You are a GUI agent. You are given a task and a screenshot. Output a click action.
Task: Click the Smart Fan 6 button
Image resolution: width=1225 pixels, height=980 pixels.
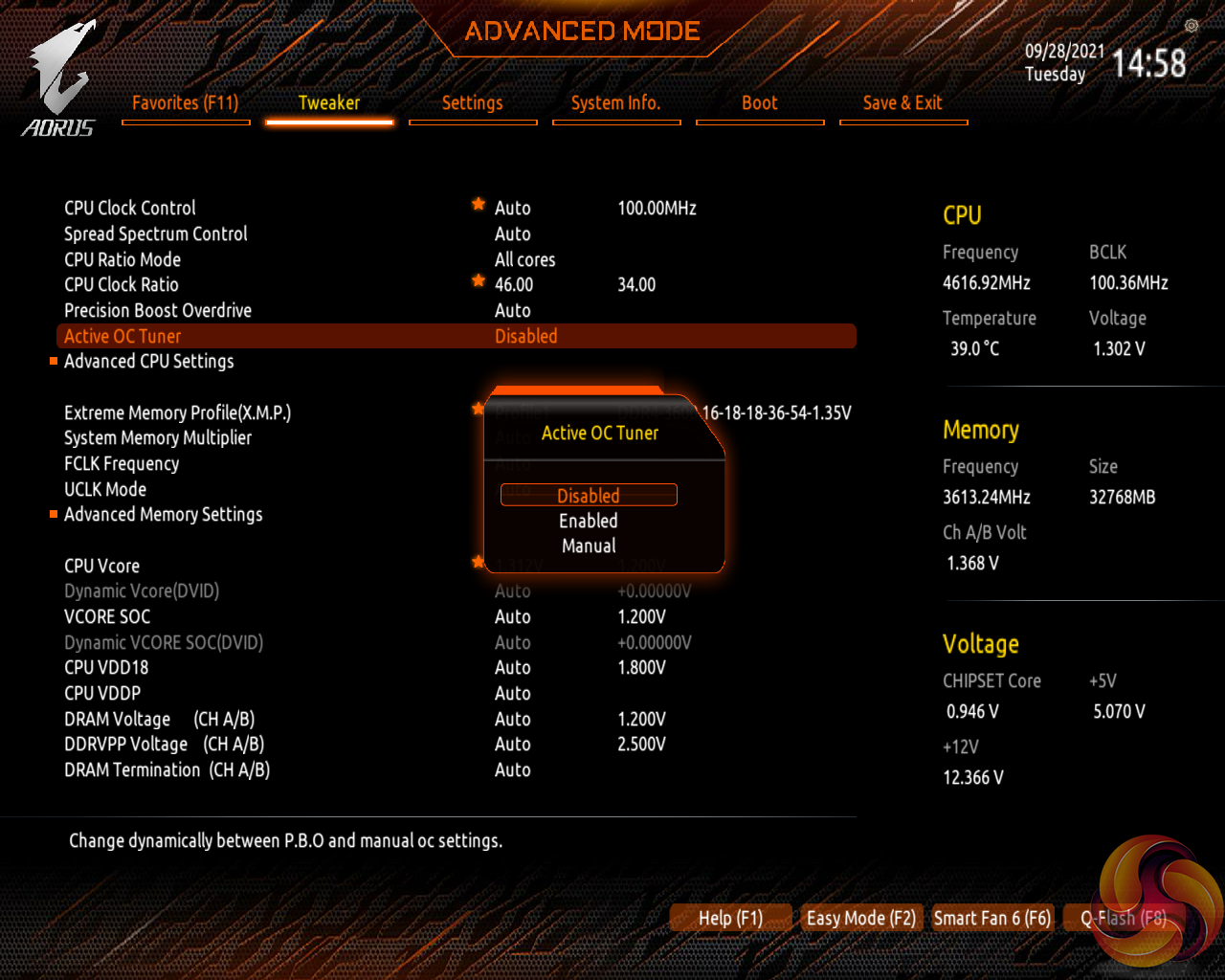coord(992,918)
